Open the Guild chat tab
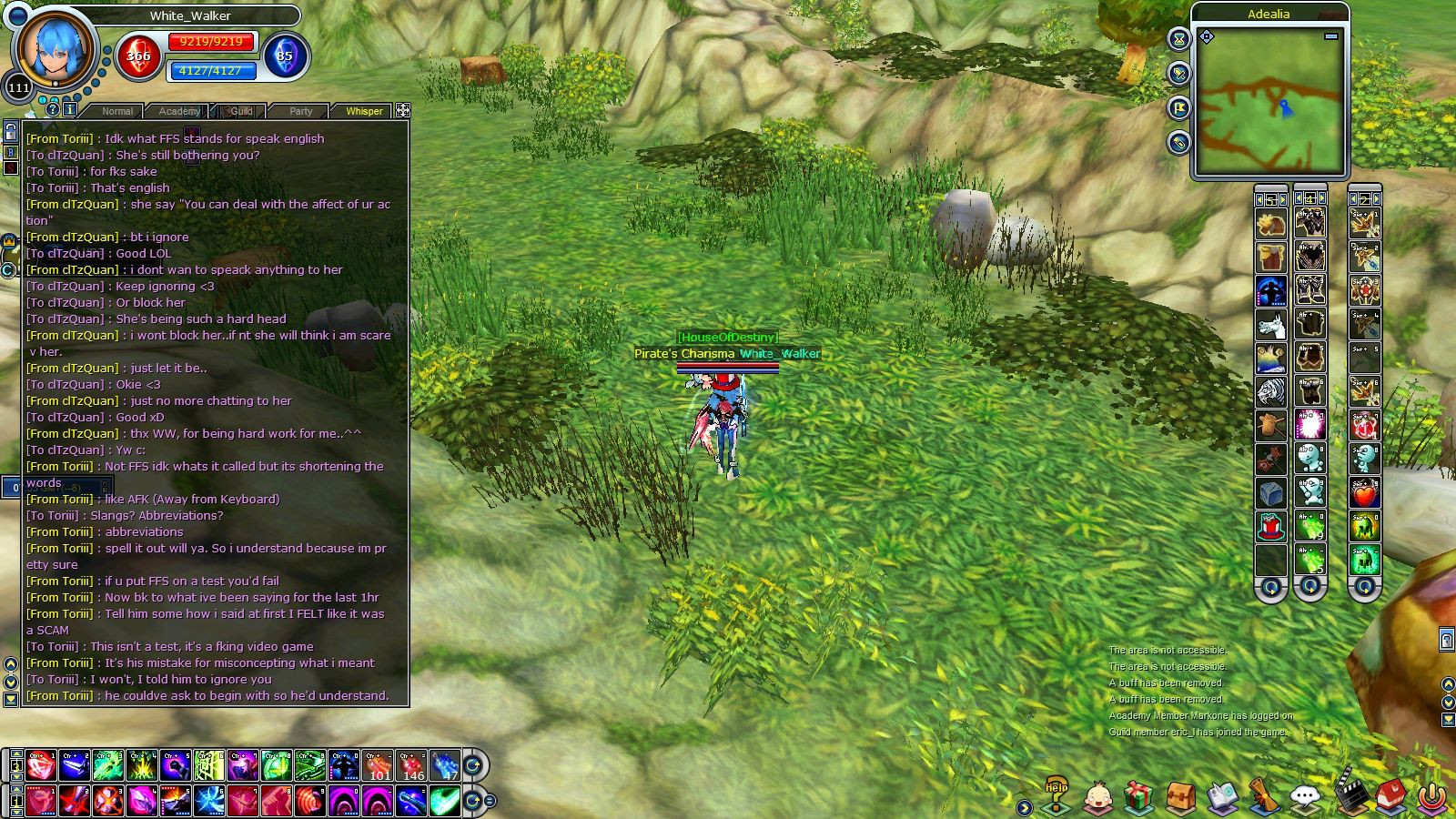This screenshot has height=819, width=1456. tap(241, 111)
